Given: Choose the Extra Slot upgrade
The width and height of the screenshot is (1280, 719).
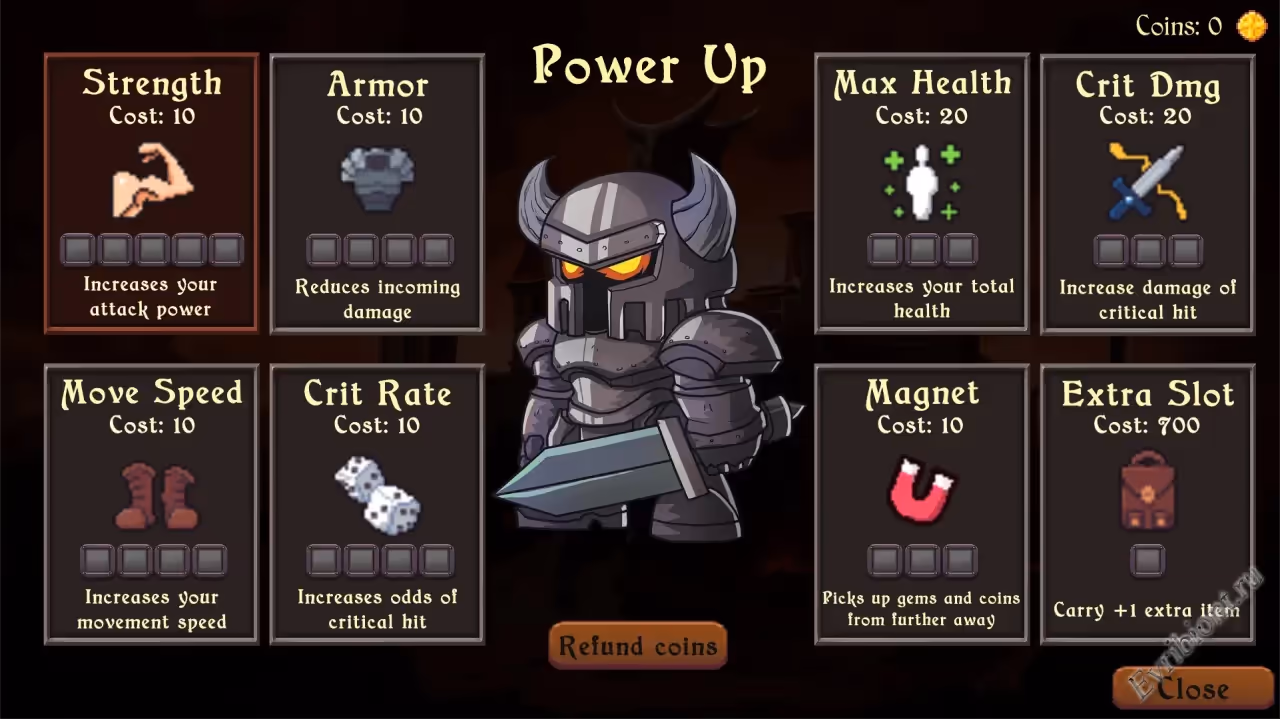Looking at the screenshot, I should click(x=1147, y=503).
